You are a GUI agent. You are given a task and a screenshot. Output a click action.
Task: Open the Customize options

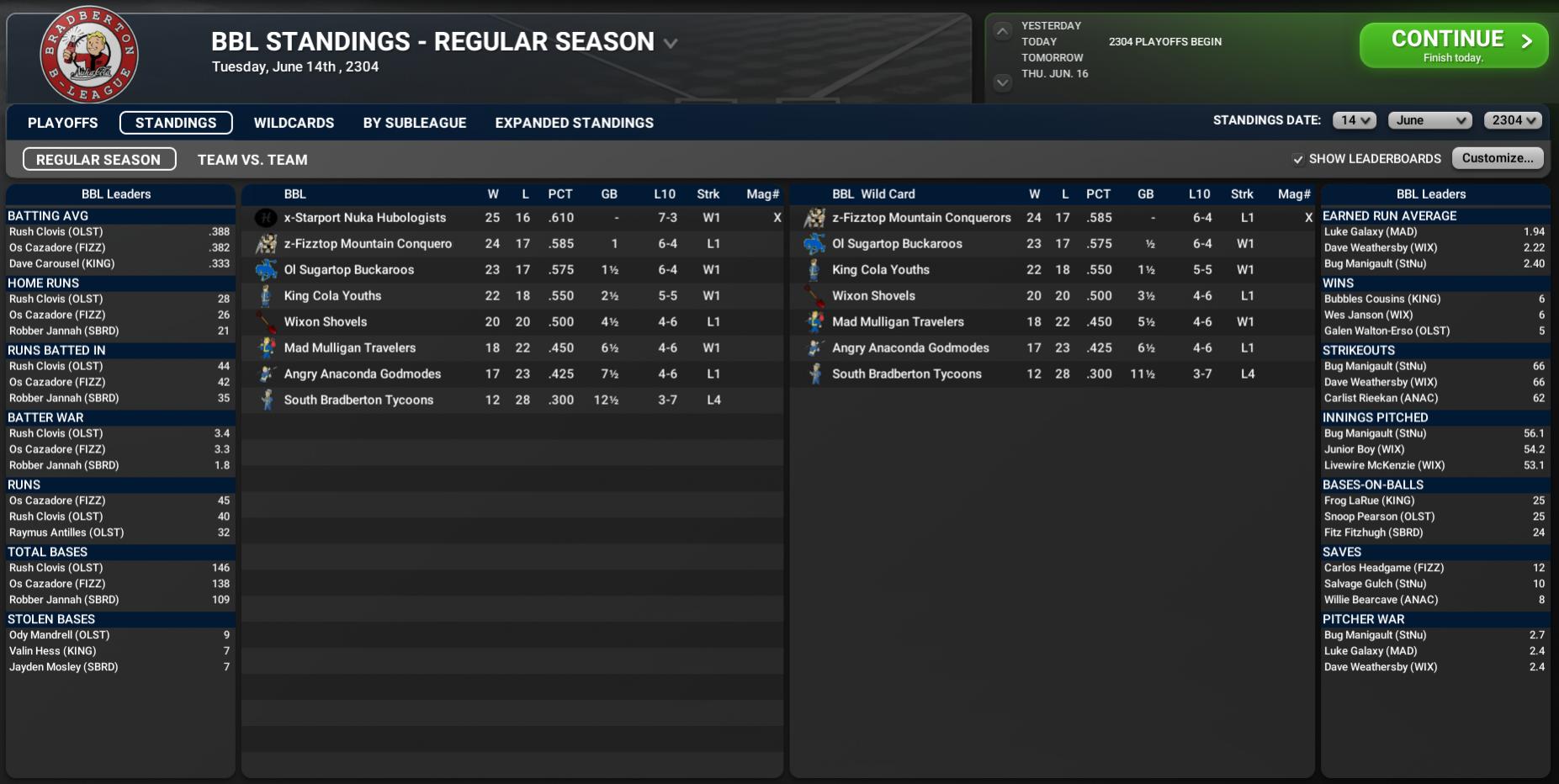point(1497,158)
